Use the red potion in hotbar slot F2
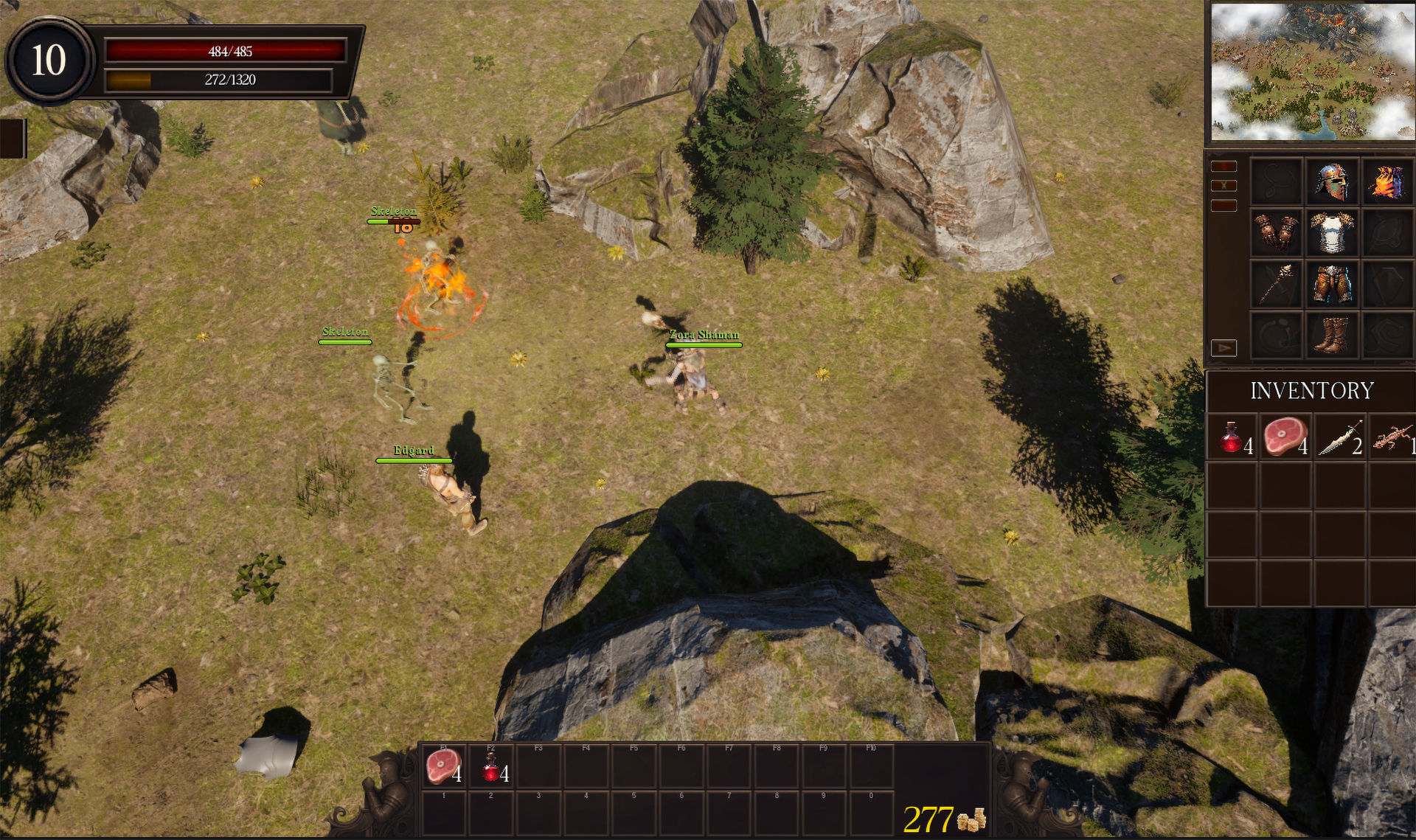This screenshot has width=1416, height=840. tap(491, 767)
